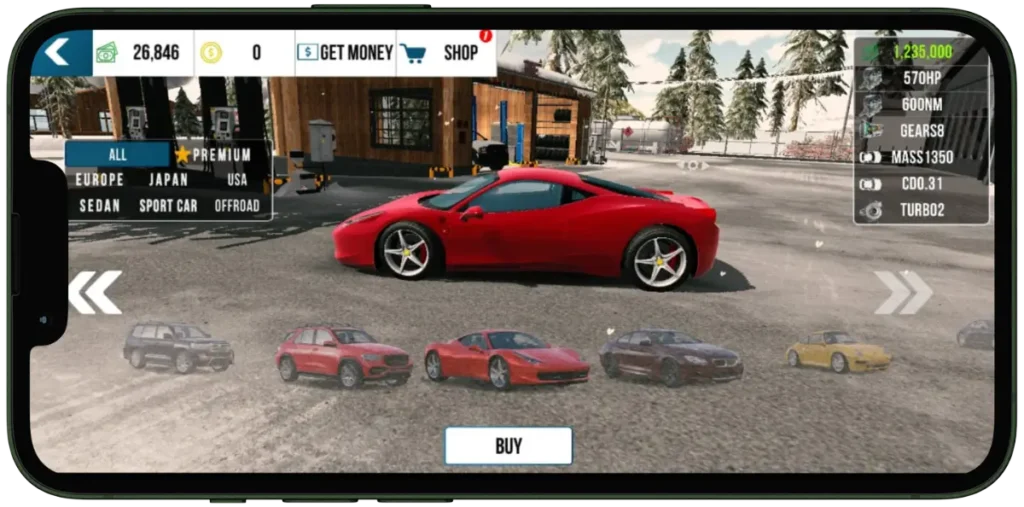The image size is (1024, 507).
Task: Pick the yellow sports car thumbnail
Action: click(x=838, y=351)
